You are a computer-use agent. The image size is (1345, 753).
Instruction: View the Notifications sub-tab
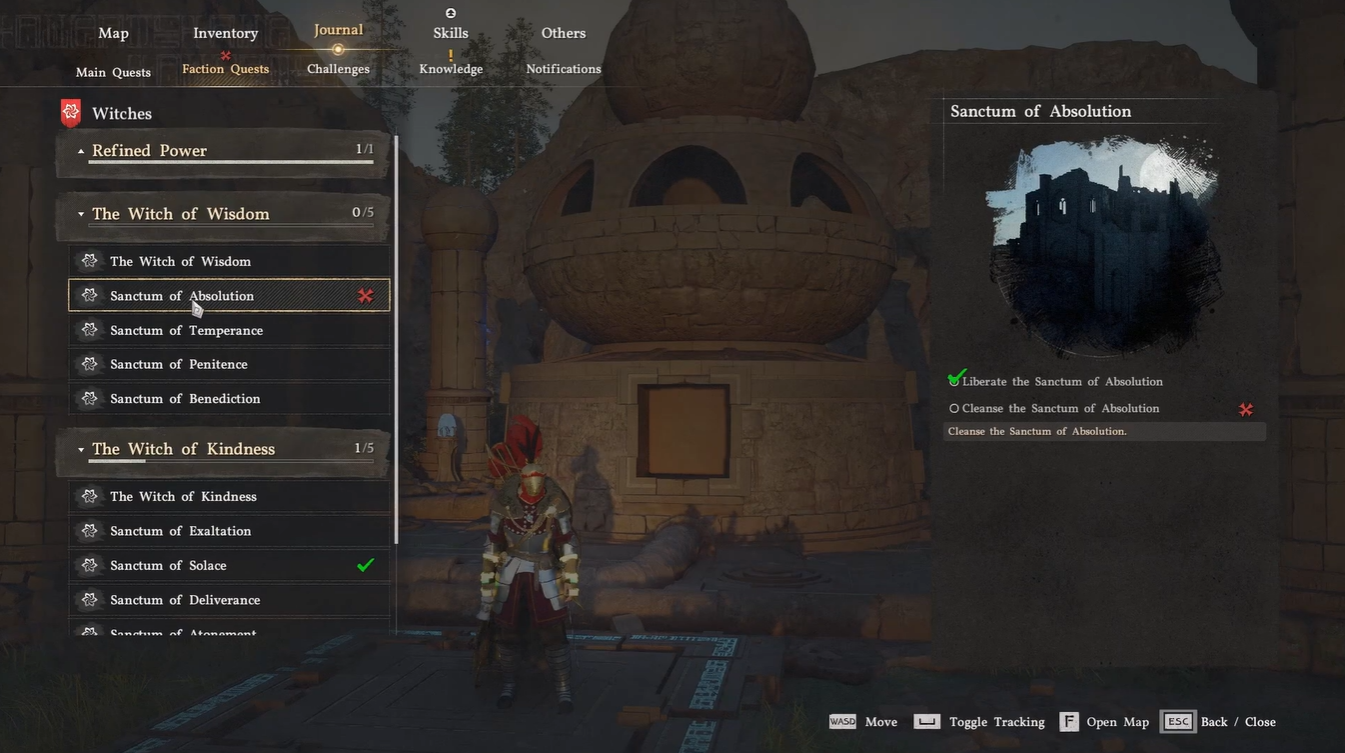tap(563, 69)
